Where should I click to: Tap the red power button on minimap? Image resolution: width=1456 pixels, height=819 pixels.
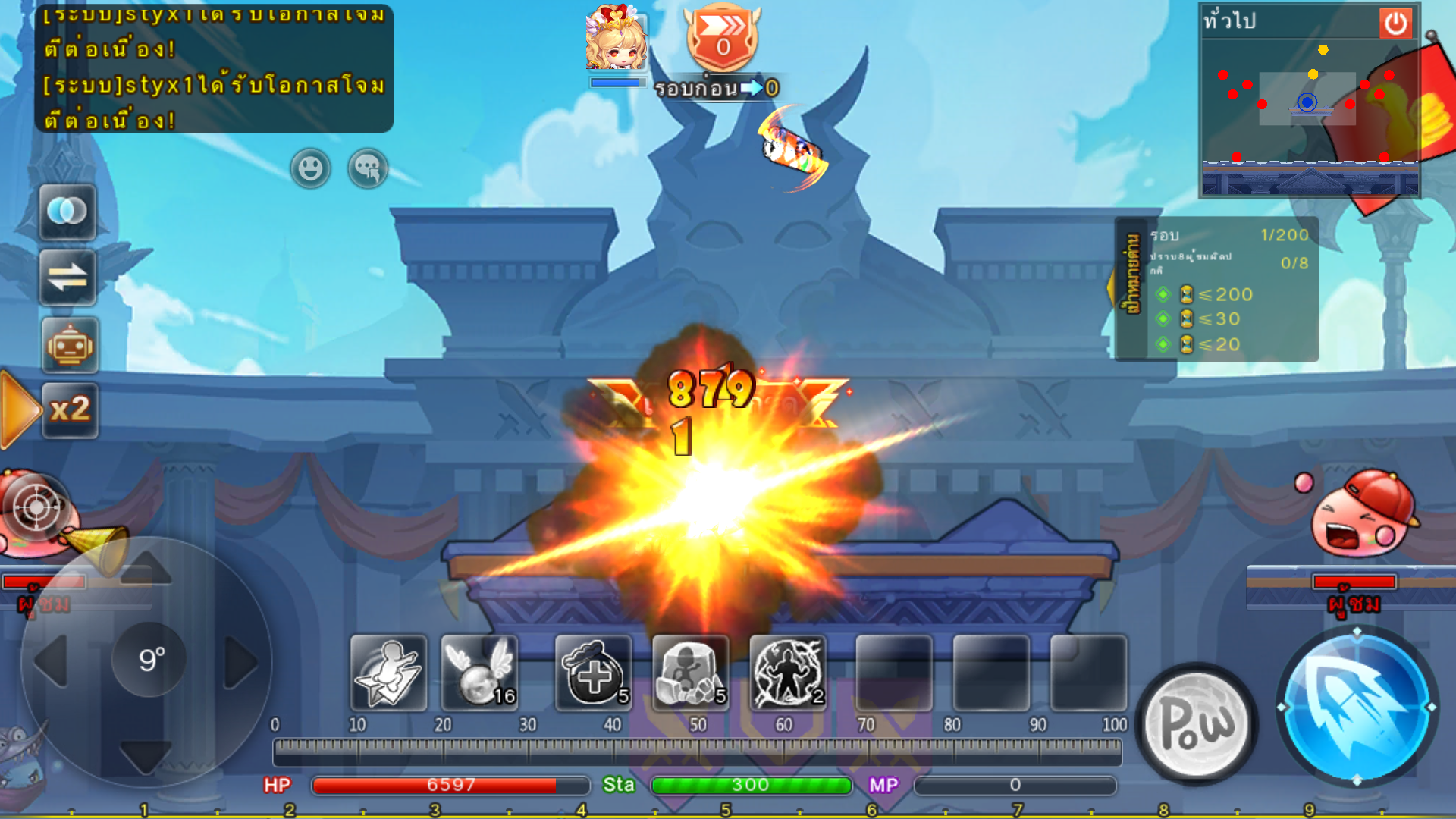point(1395,24)
